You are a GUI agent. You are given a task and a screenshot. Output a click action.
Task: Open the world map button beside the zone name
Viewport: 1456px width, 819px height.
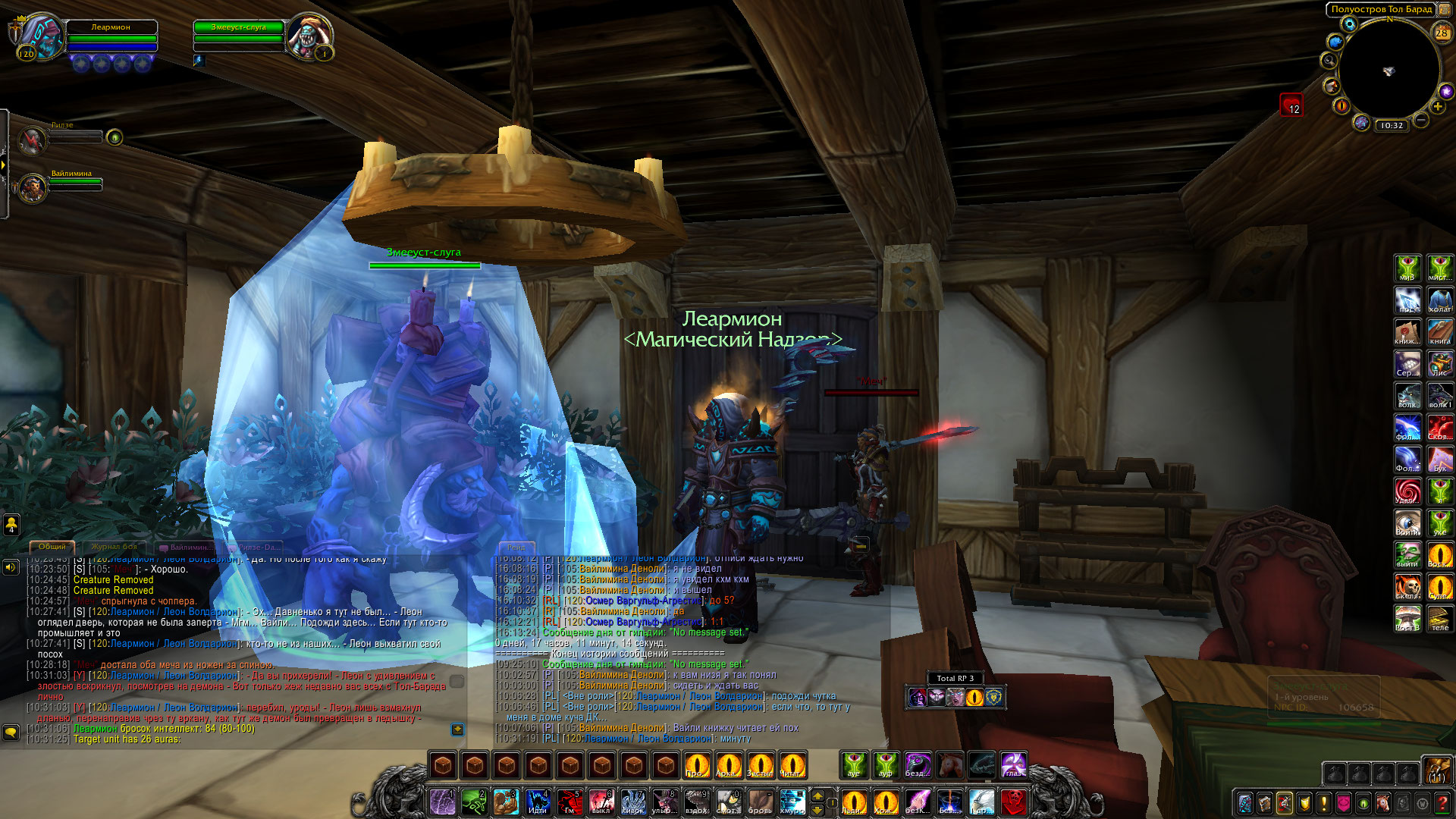tap(1444, 9)
